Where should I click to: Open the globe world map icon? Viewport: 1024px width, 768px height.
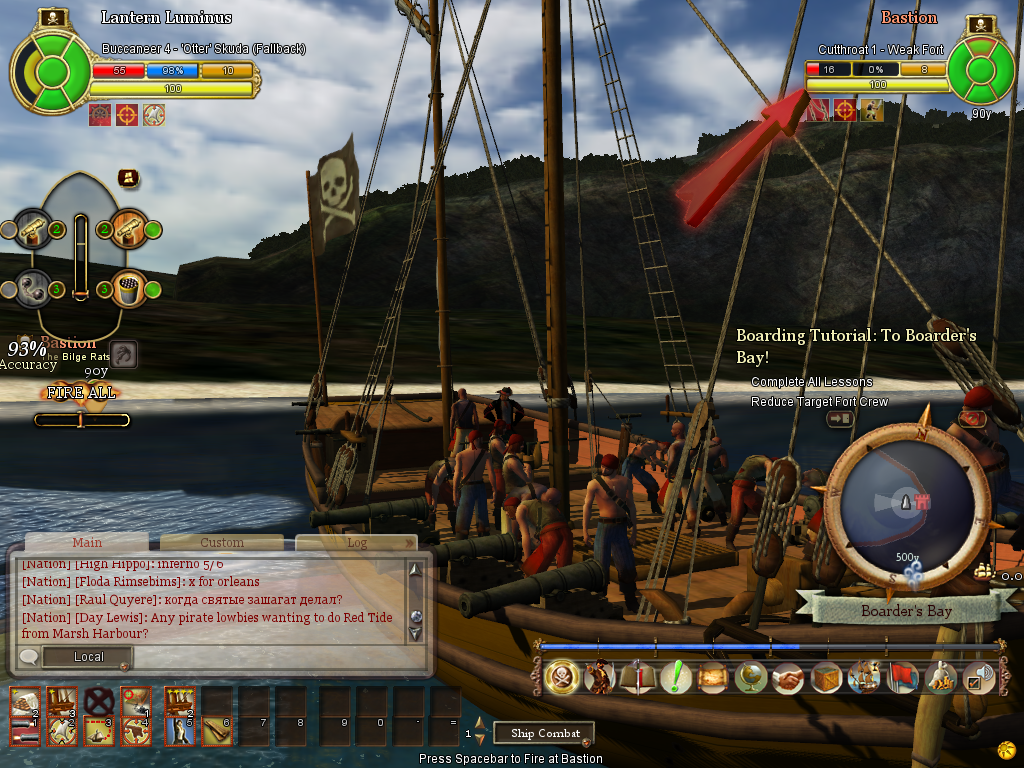pyautogui.click(x=750, y=678)
